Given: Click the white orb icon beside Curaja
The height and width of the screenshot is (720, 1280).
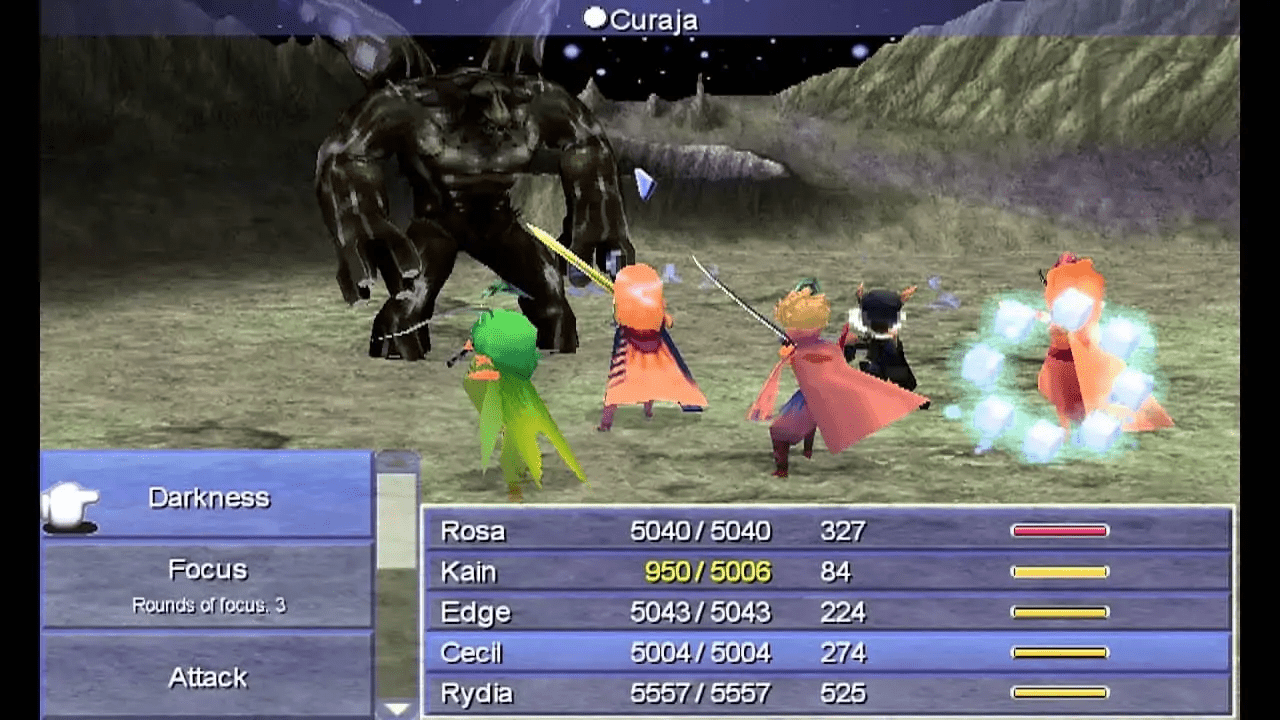Looking at the screenshot, I should click(x=594, y=17).
